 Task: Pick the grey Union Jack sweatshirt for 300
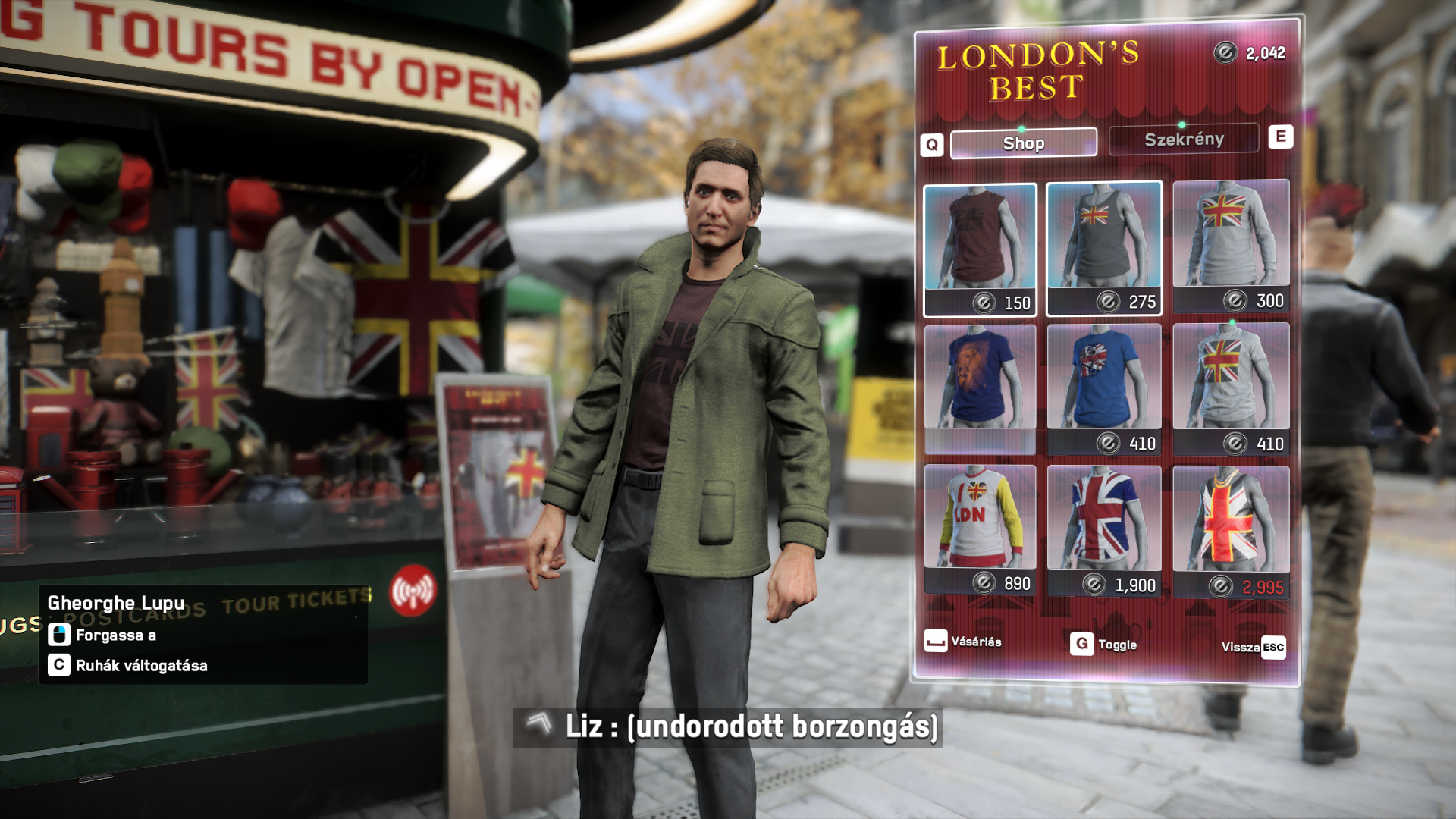[x=1231, y=245]
